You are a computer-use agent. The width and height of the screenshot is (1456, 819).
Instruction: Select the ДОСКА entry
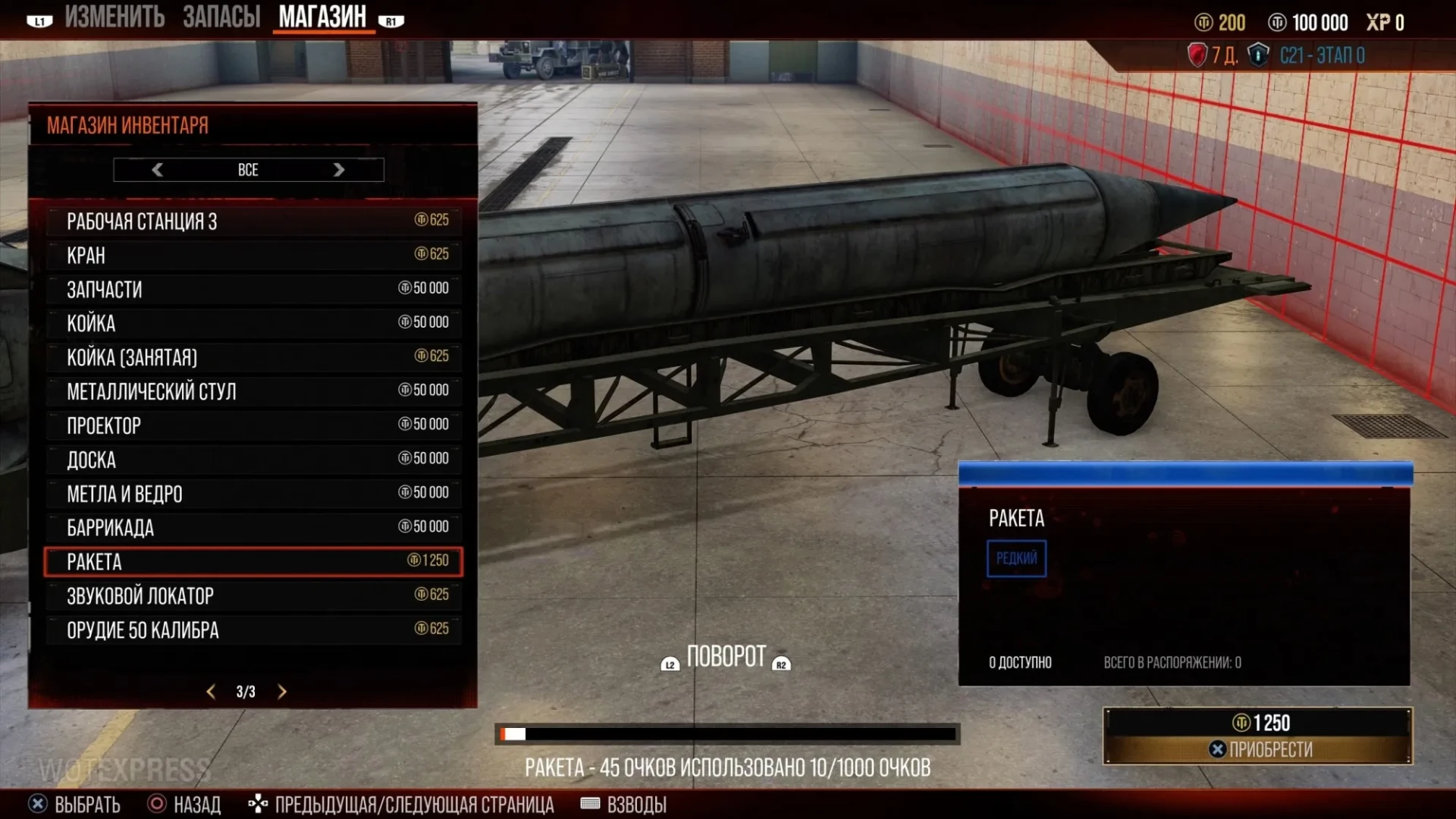(x=253, y=460)
